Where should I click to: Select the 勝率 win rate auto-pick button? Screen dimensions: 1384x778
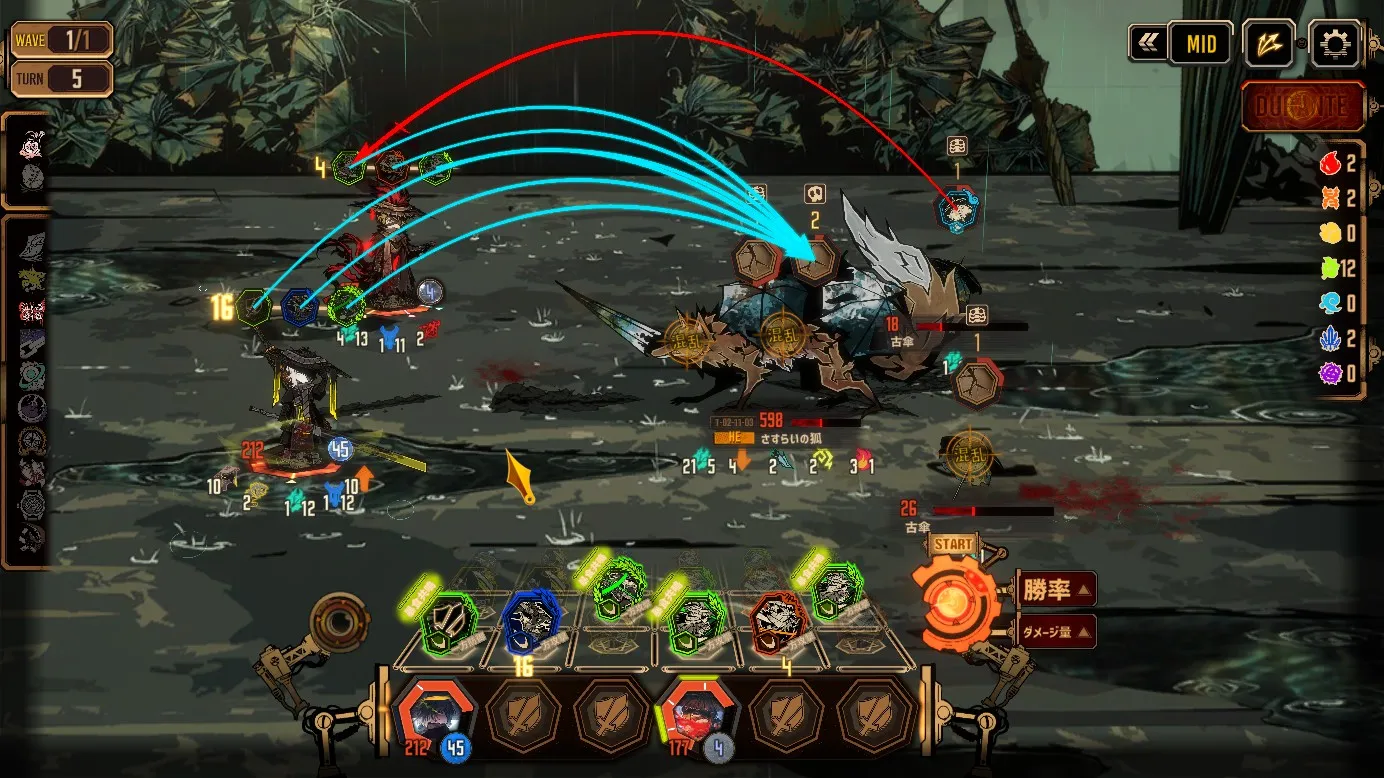[x=1057, y=589]
